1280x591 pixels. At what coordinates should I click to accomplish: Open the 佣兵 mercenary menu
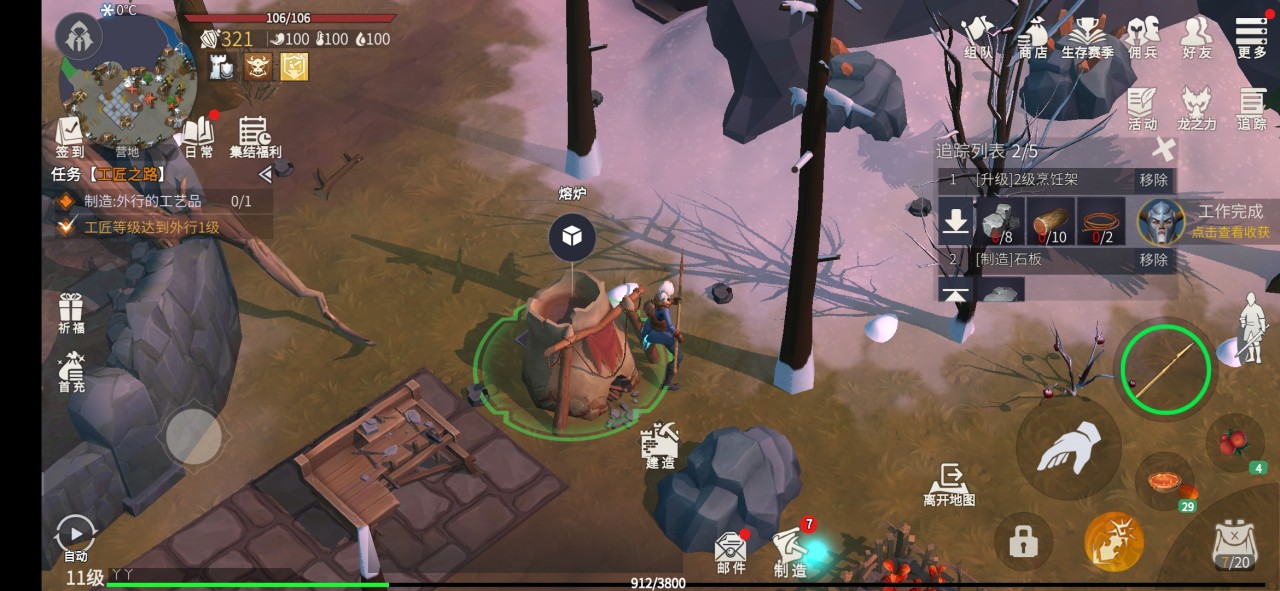[1142, 37]
